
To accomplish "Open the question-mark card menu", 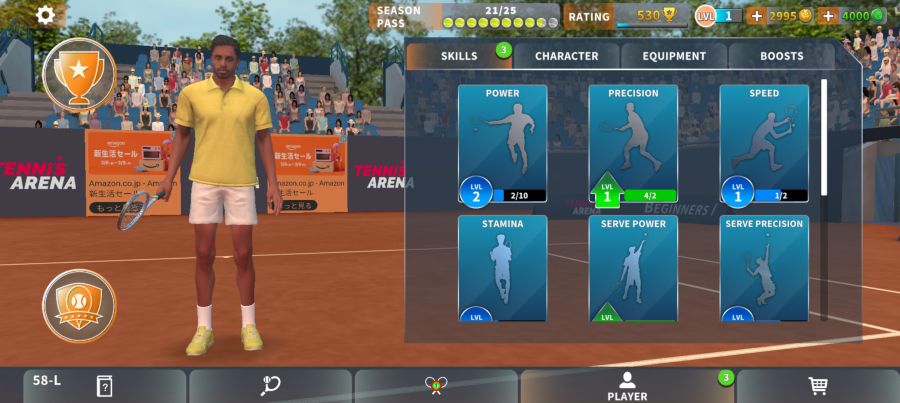I will click(104, 386).
